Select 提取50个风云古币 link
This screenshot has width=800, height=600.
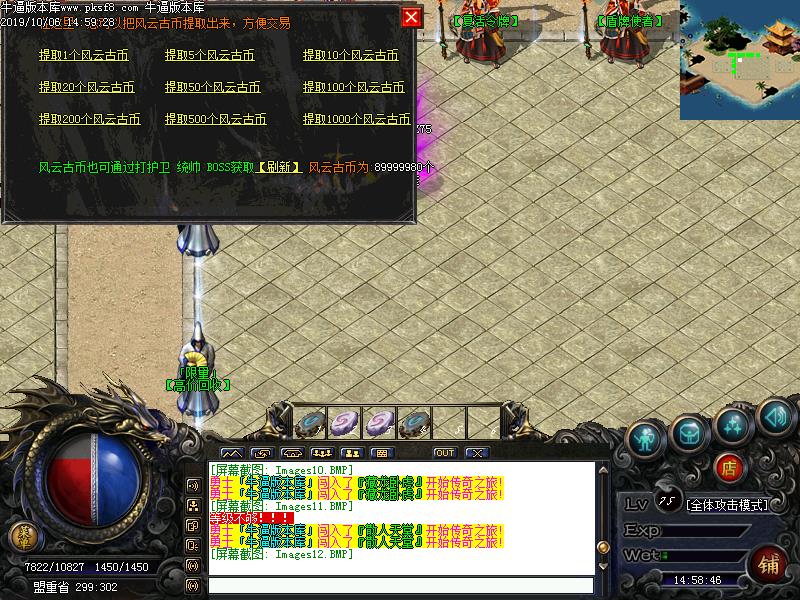[x=212, y=88]
